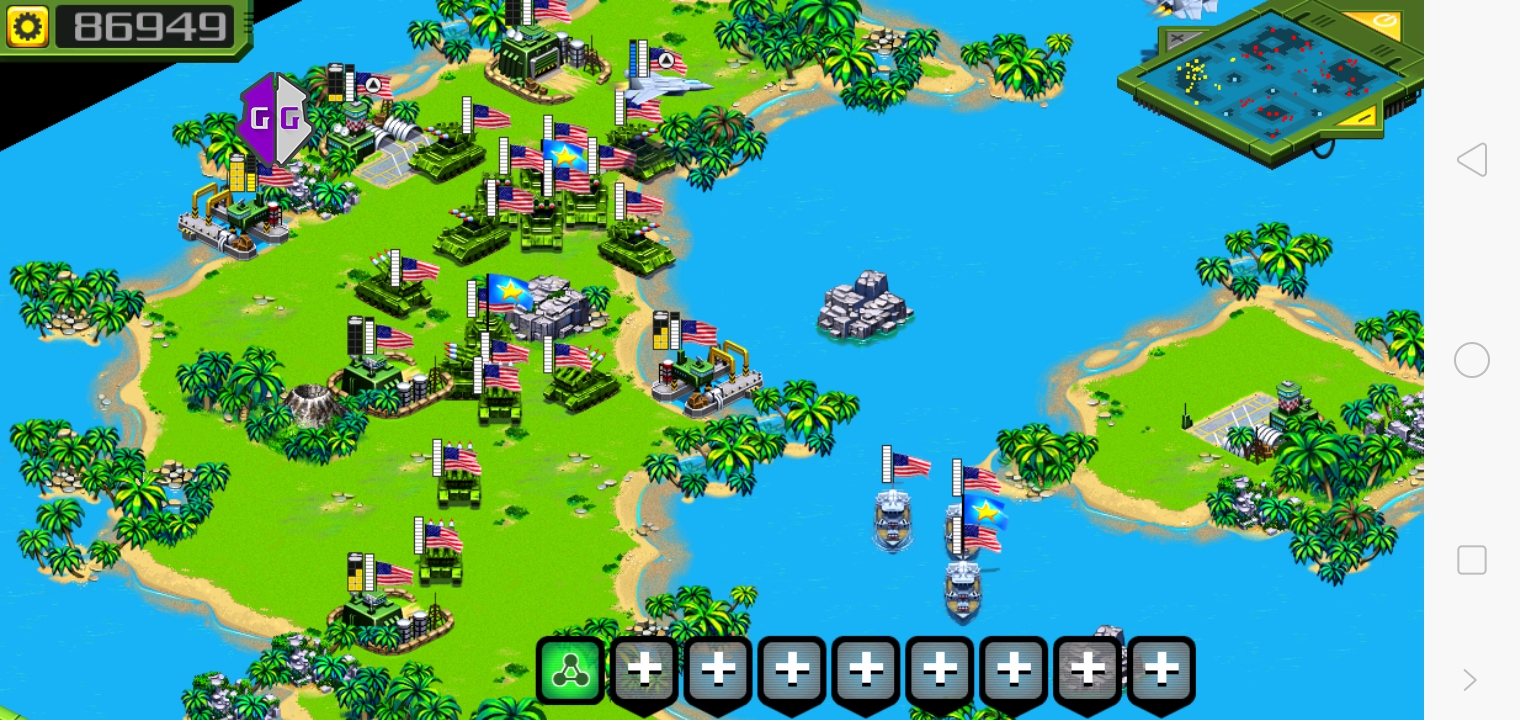Tap the rightmost plus group slot
1520x720 pixels.
tap(1160, 668)
